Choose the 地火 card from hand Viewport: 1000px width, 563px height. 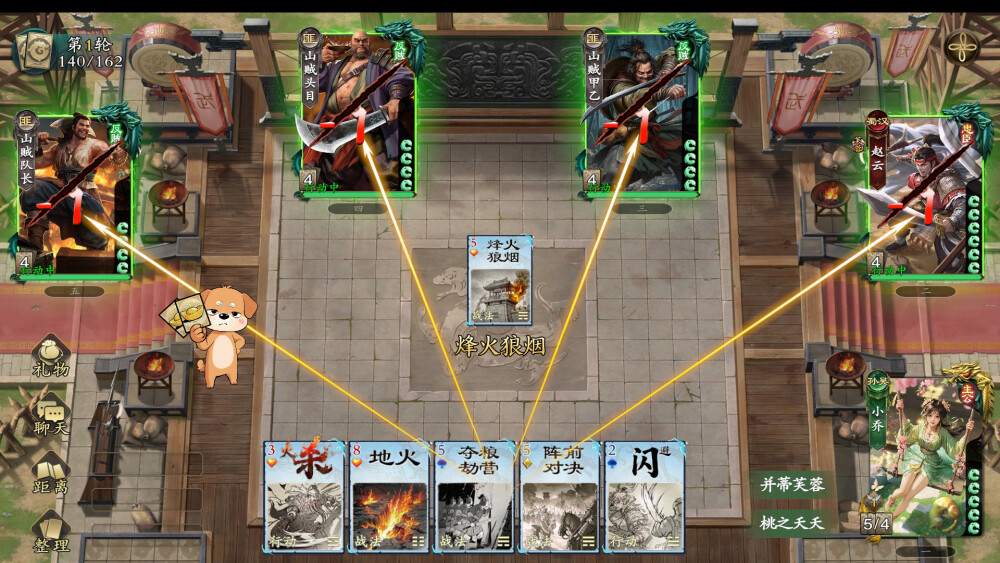pyautogui.click(x=390, y=496)
